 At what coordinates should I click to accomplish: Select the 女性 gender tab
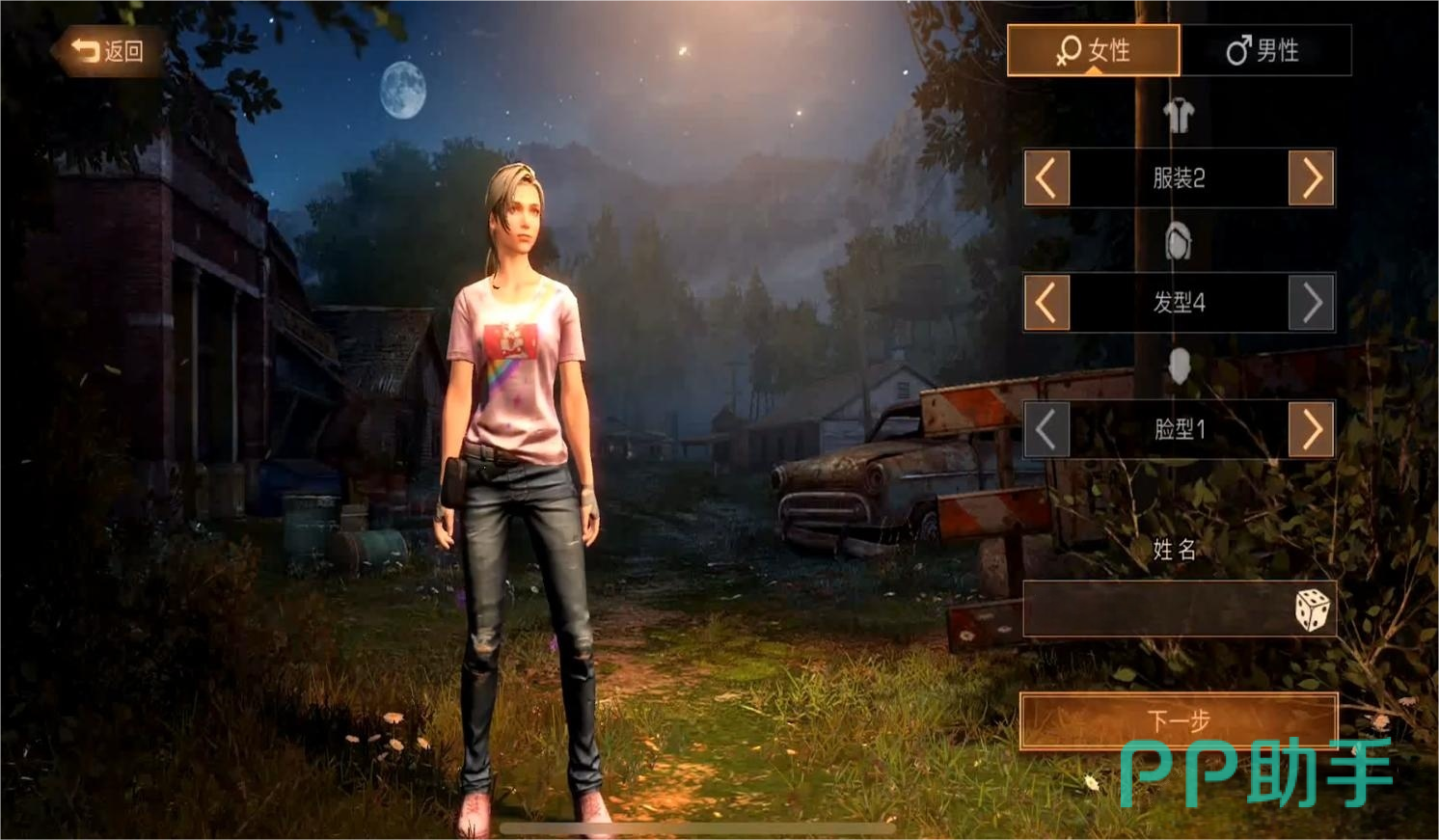point(1093,50)
